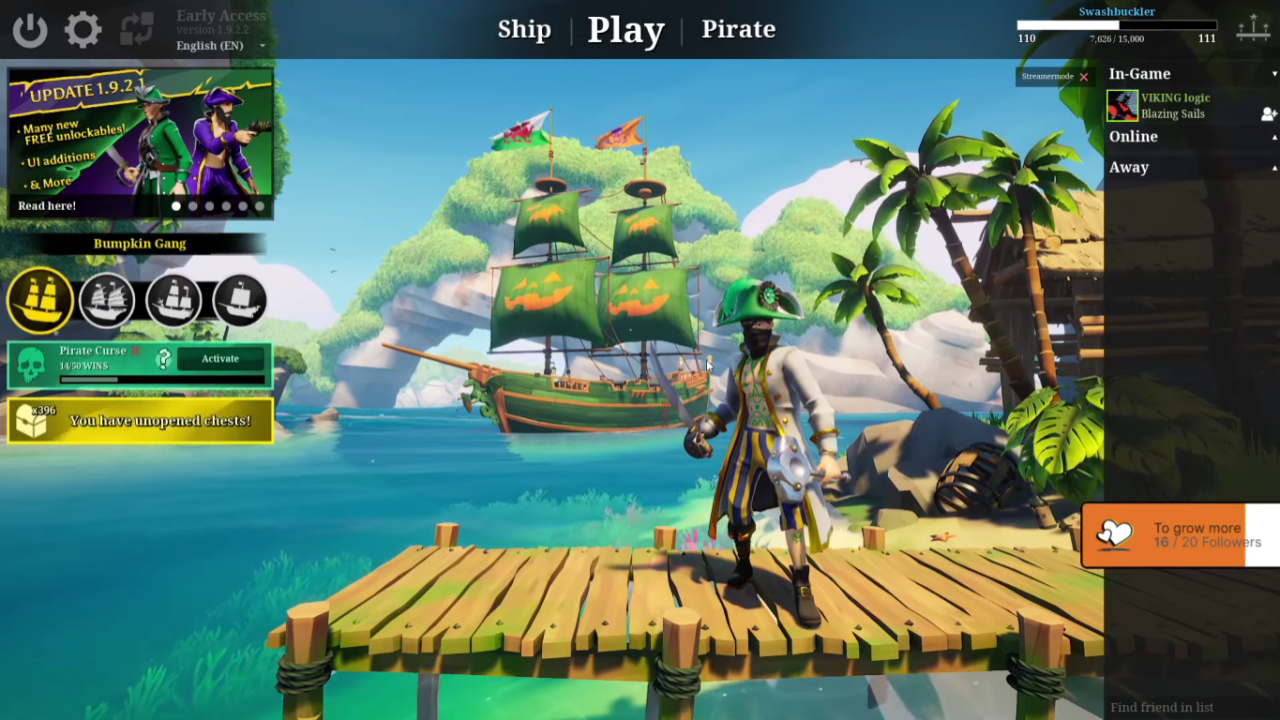Image resolution: width=1280 pixels, height=720 pixels.
Task: Select the second pirate ship icon
Action: pyautogui.click(x=107, y=300)
